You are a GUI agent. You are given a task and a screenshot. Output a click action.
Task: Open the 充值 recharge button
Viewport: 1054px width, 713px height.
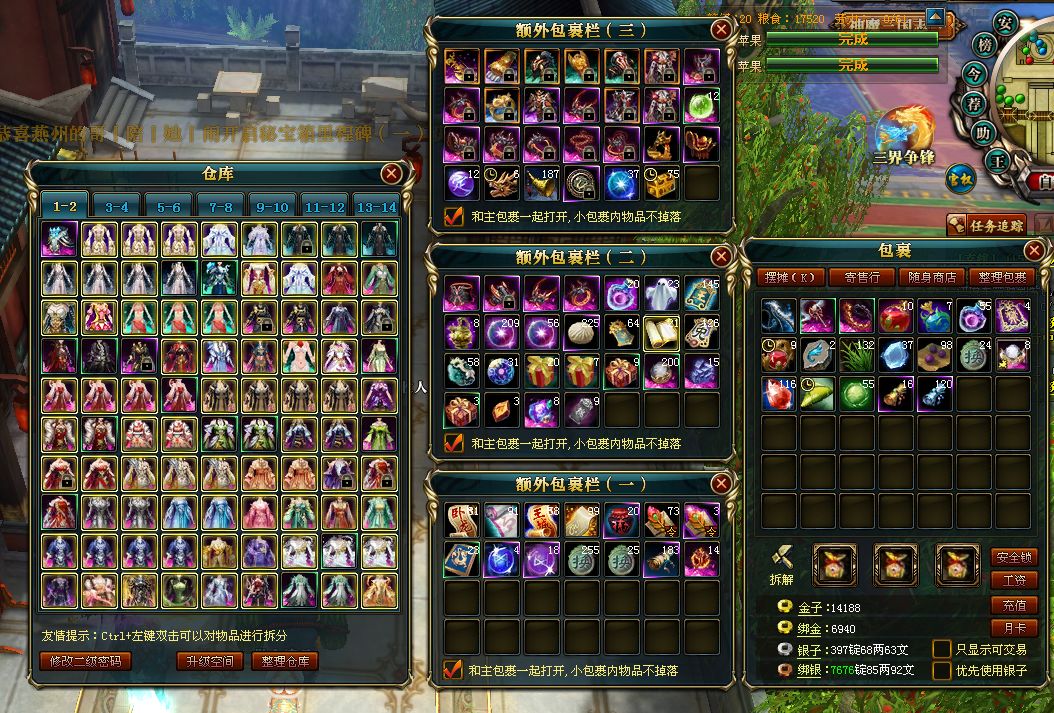tap(1013, 605)
